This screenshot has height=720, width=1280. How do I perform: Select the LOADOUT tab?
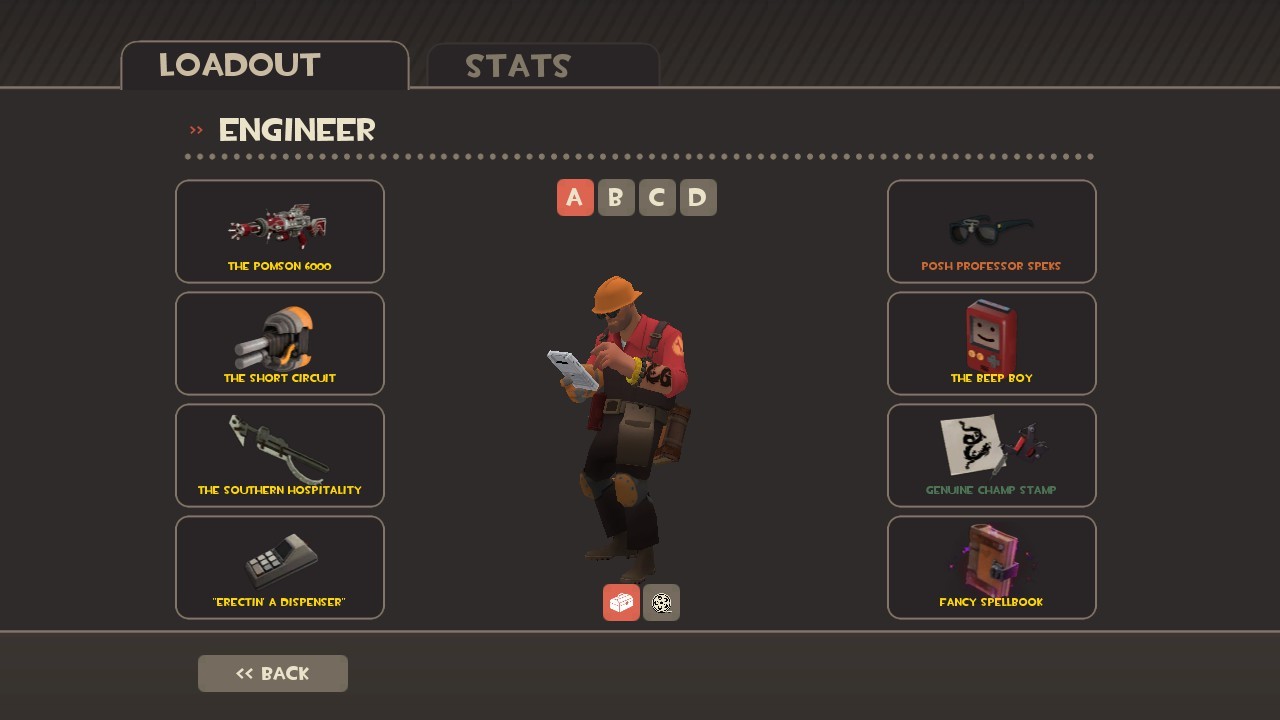point(238,65)
